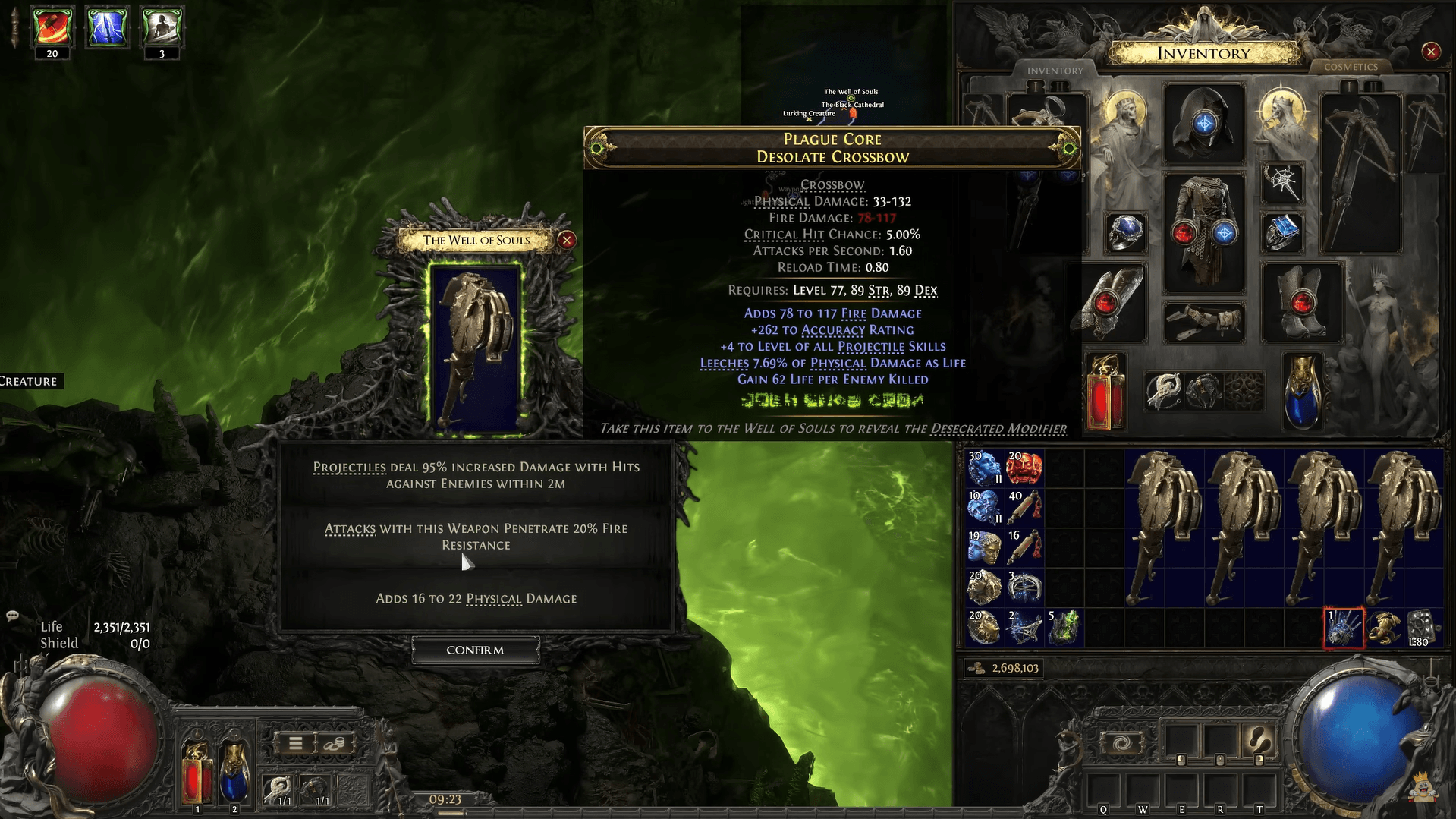1456x819 pixels.
Task: Select the red life flask in inventory panel
Action: (x=1106, y=392)
